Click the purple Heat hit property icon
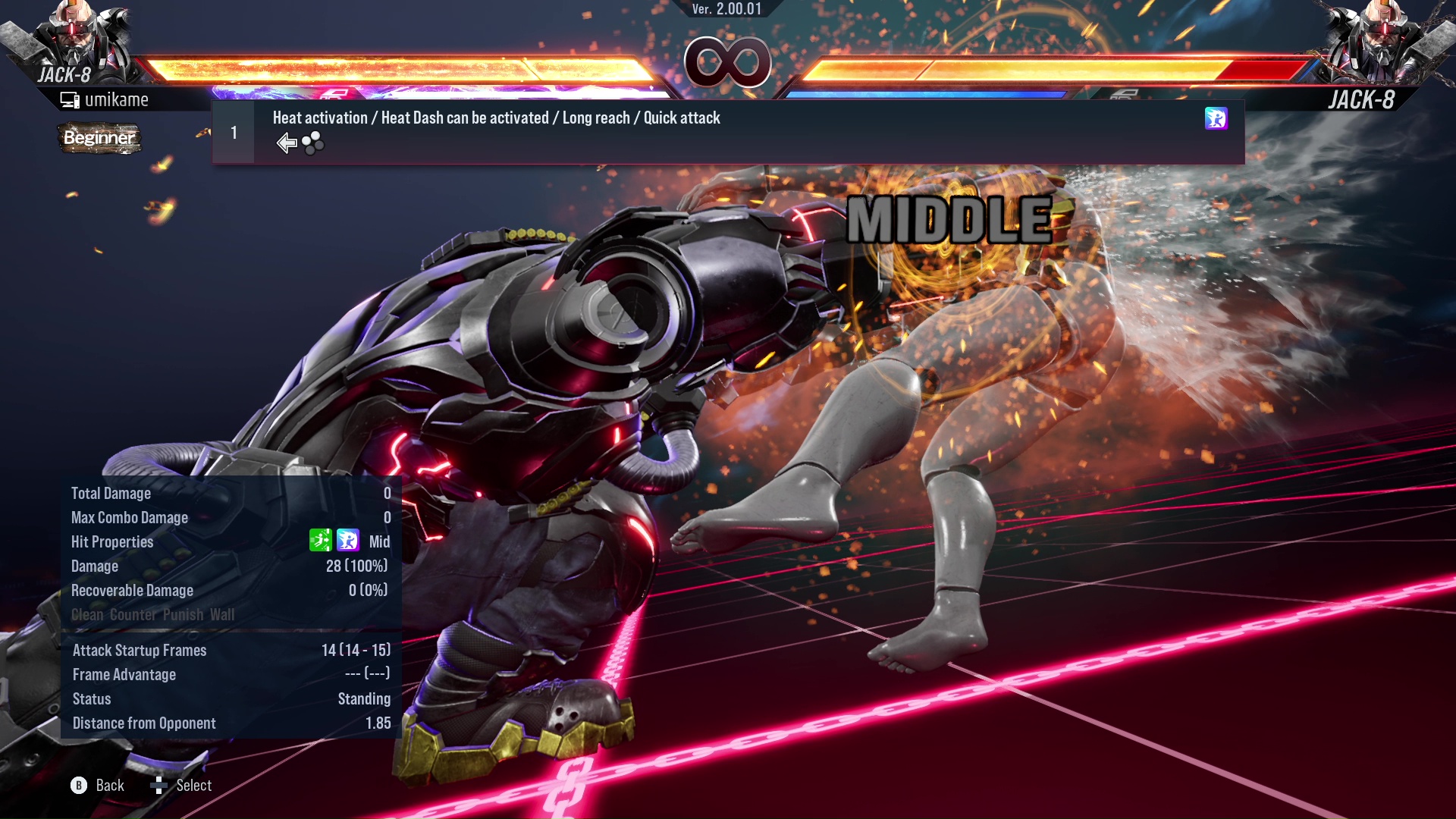Screen dimensions: 1456x819 [347, 541]
